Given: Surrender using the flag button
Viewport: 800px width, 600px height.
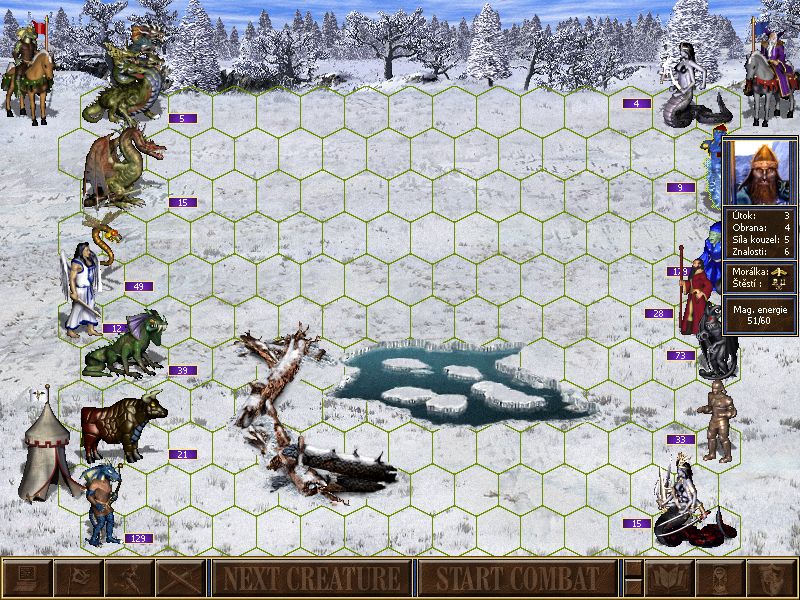Looking at the screenshot, I should pos(76,578).
